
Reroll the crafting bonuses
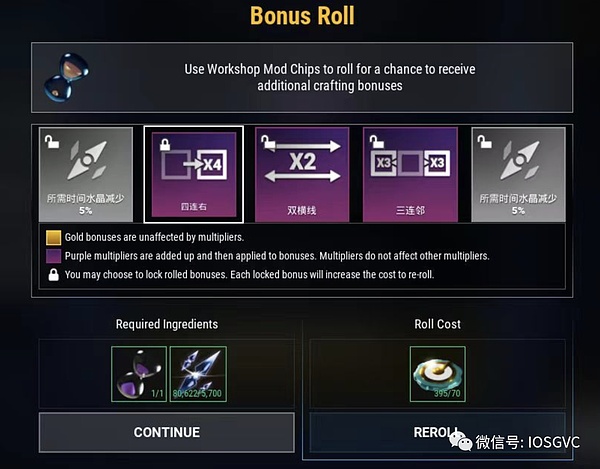437,432
